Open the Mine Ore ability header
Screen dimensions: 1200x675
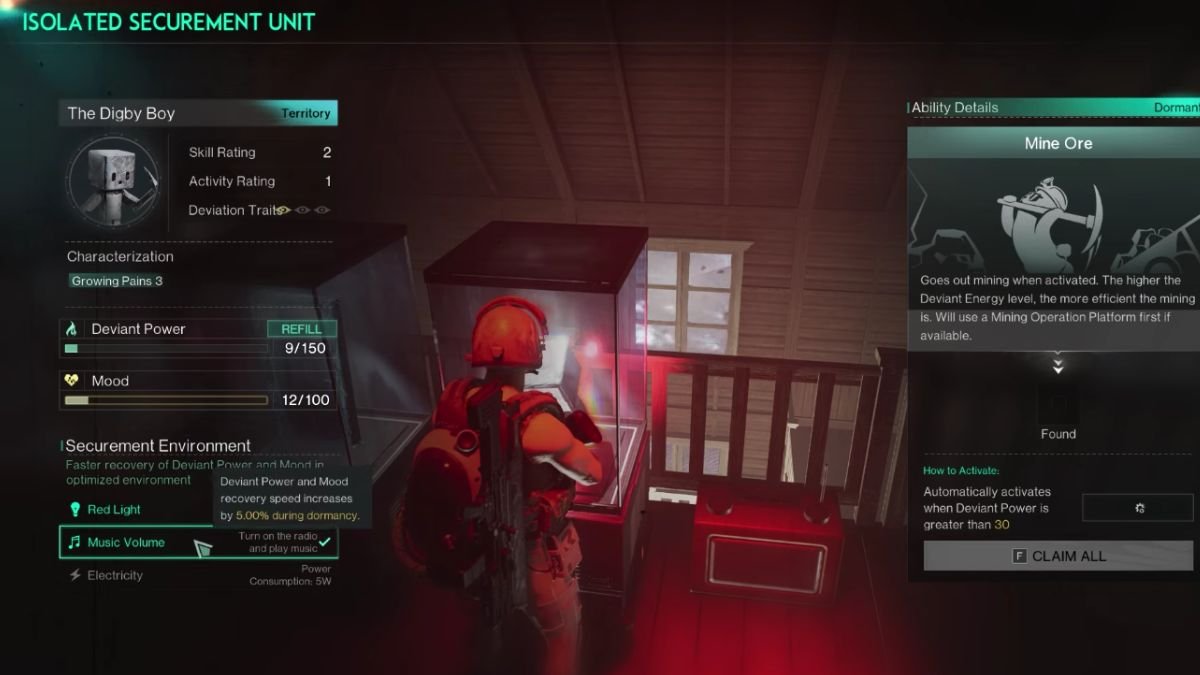click(1058, 143)
